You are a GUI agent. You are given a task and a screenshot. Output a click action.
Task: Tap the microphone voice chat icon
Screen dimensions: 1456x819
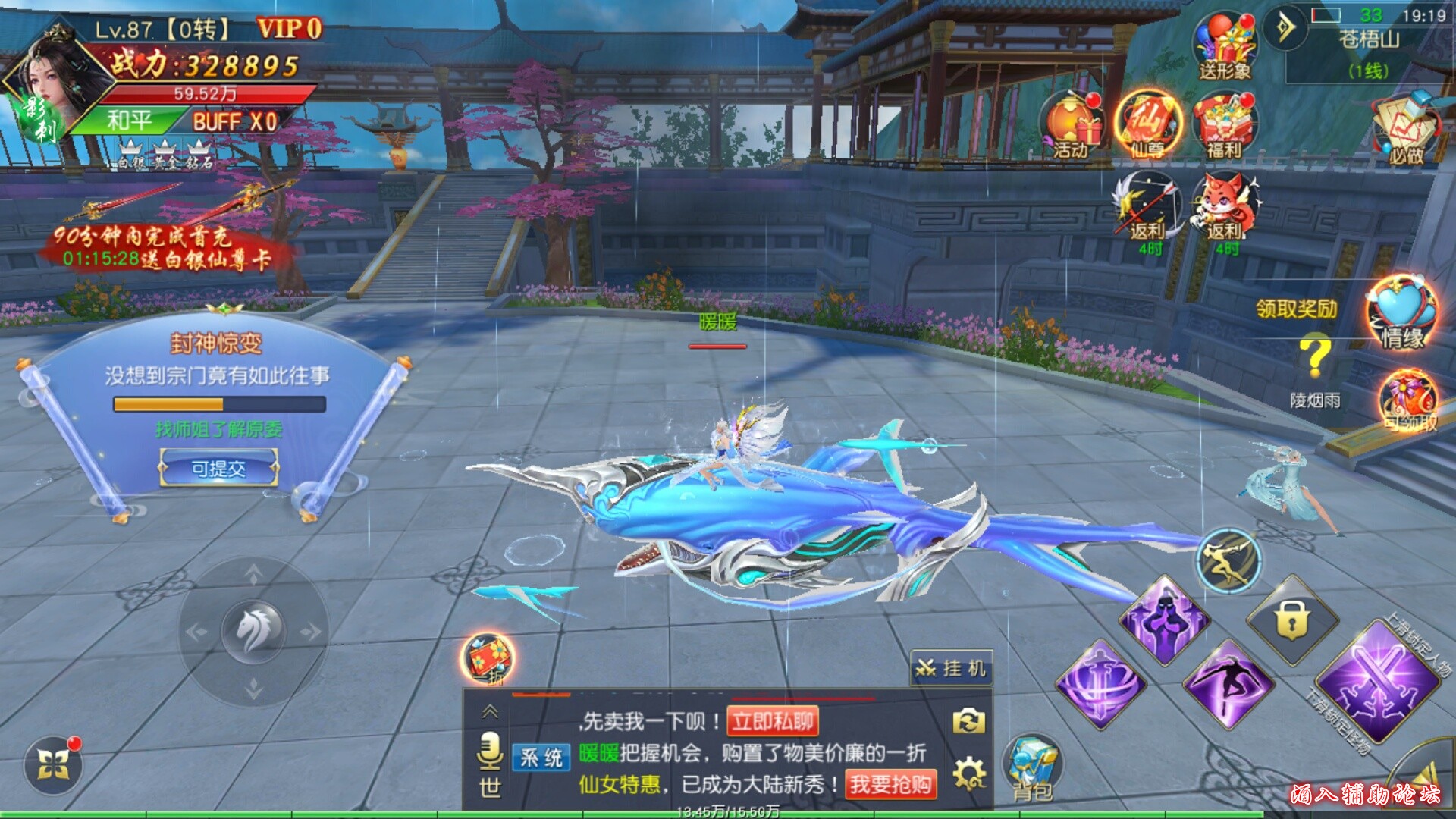(x=490, y=751)
